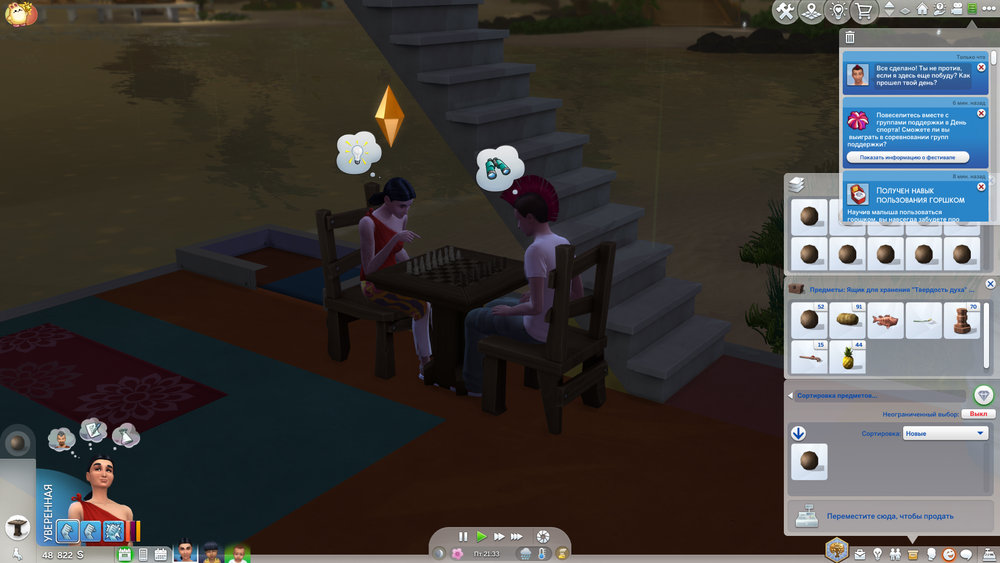The height and width of the screenshot is (563, 1000).
Task: Open Build Mode with the tools icon
Action: click(x=785, y=11)
